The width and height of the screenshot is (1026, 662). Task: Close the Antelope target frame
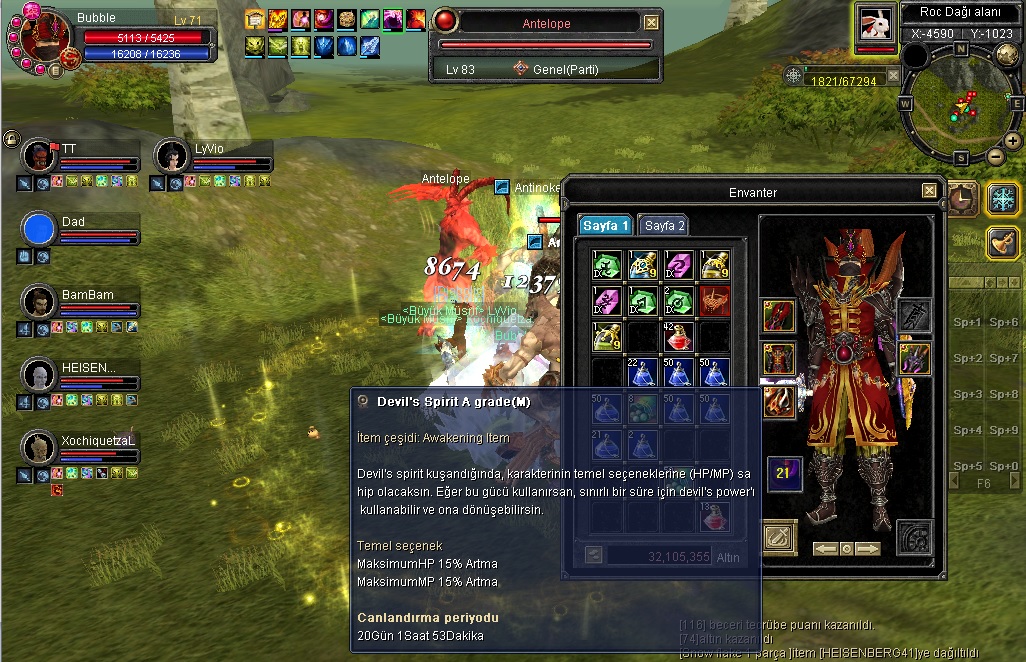[652, 22]
